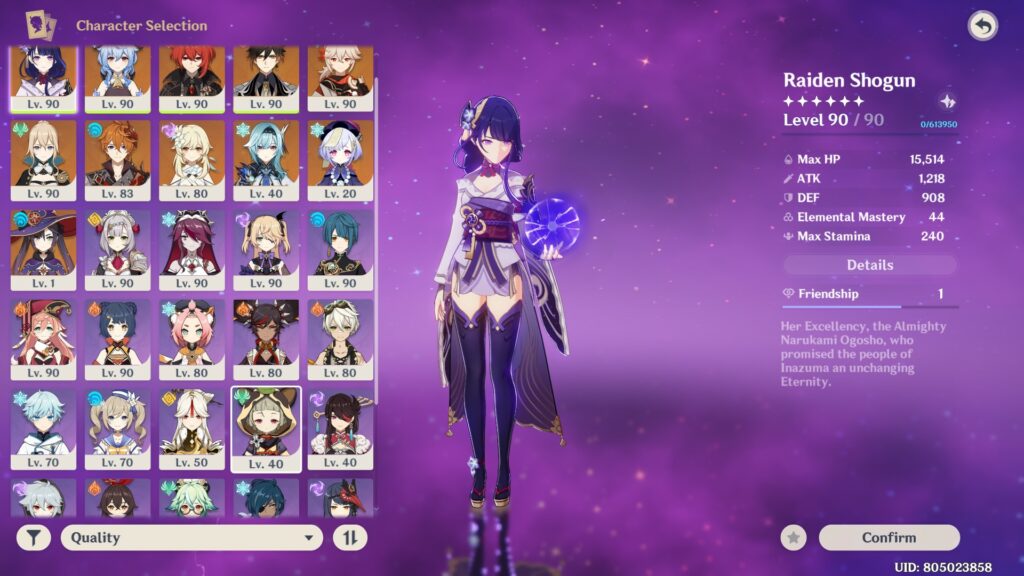Open the character filter funnel button

click(34, 538)
